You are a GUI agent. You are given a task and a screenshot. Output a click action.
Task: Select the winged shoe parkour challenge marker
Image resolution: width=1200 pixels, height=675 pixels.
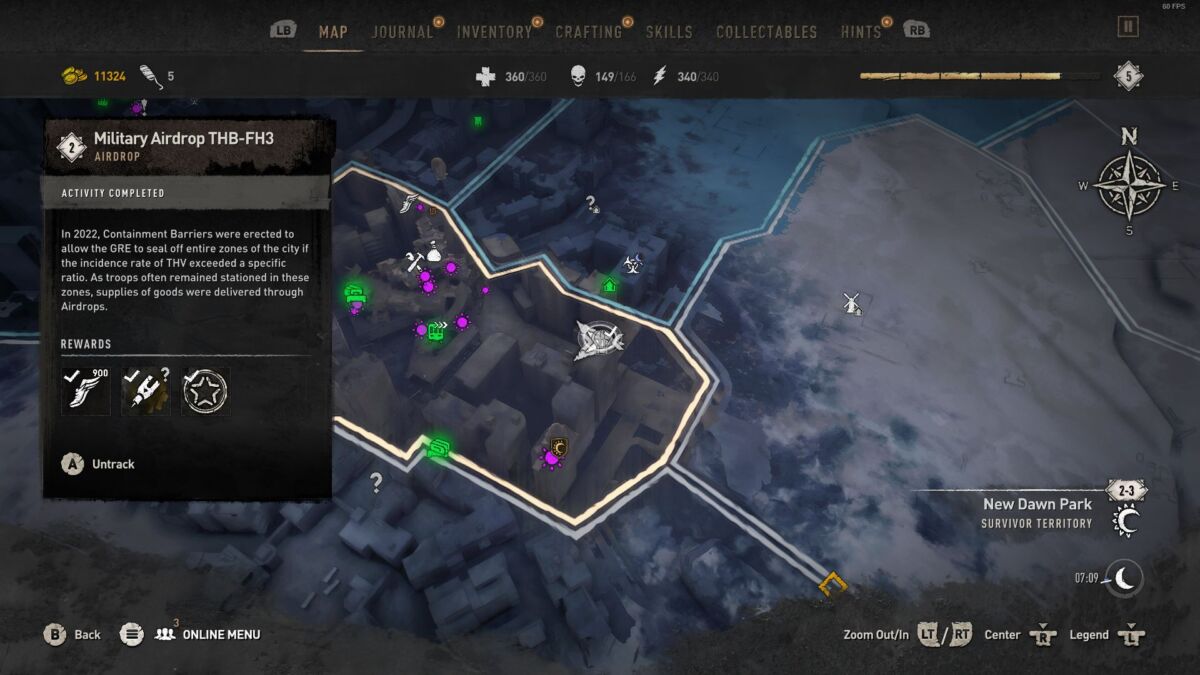tap(410, 203)
